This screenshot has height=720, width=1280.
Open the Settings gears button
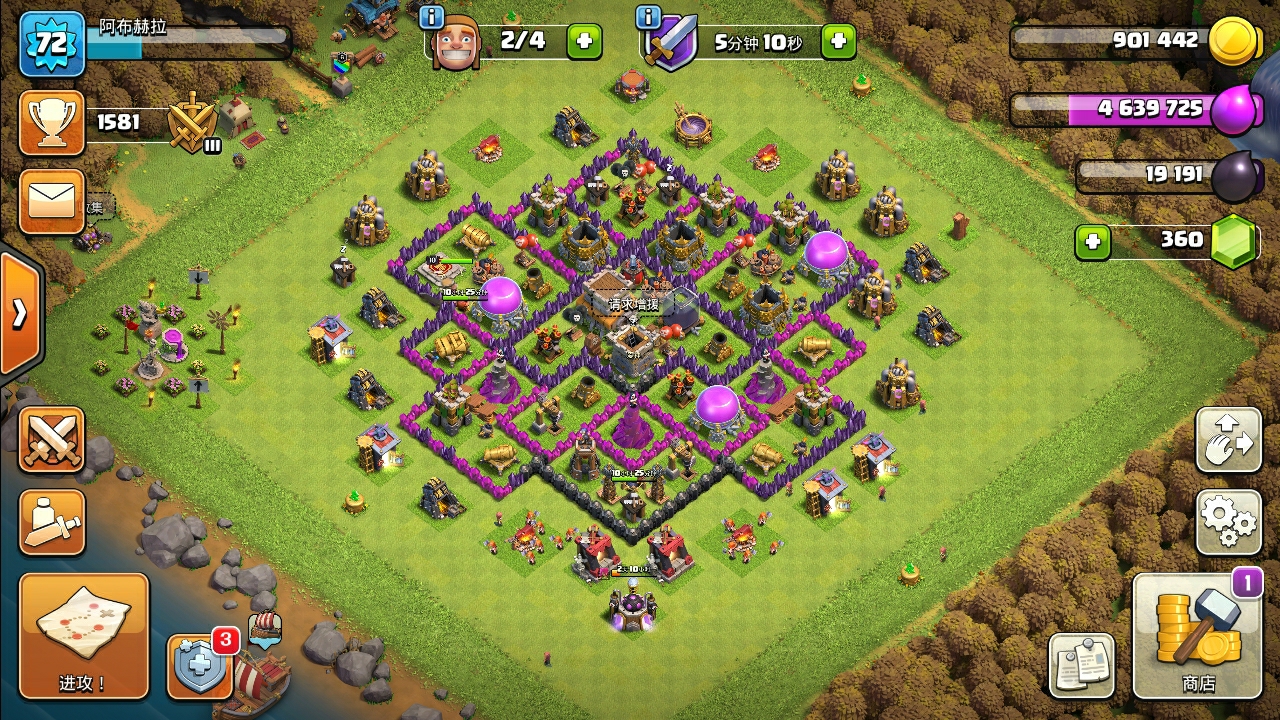1228,521
